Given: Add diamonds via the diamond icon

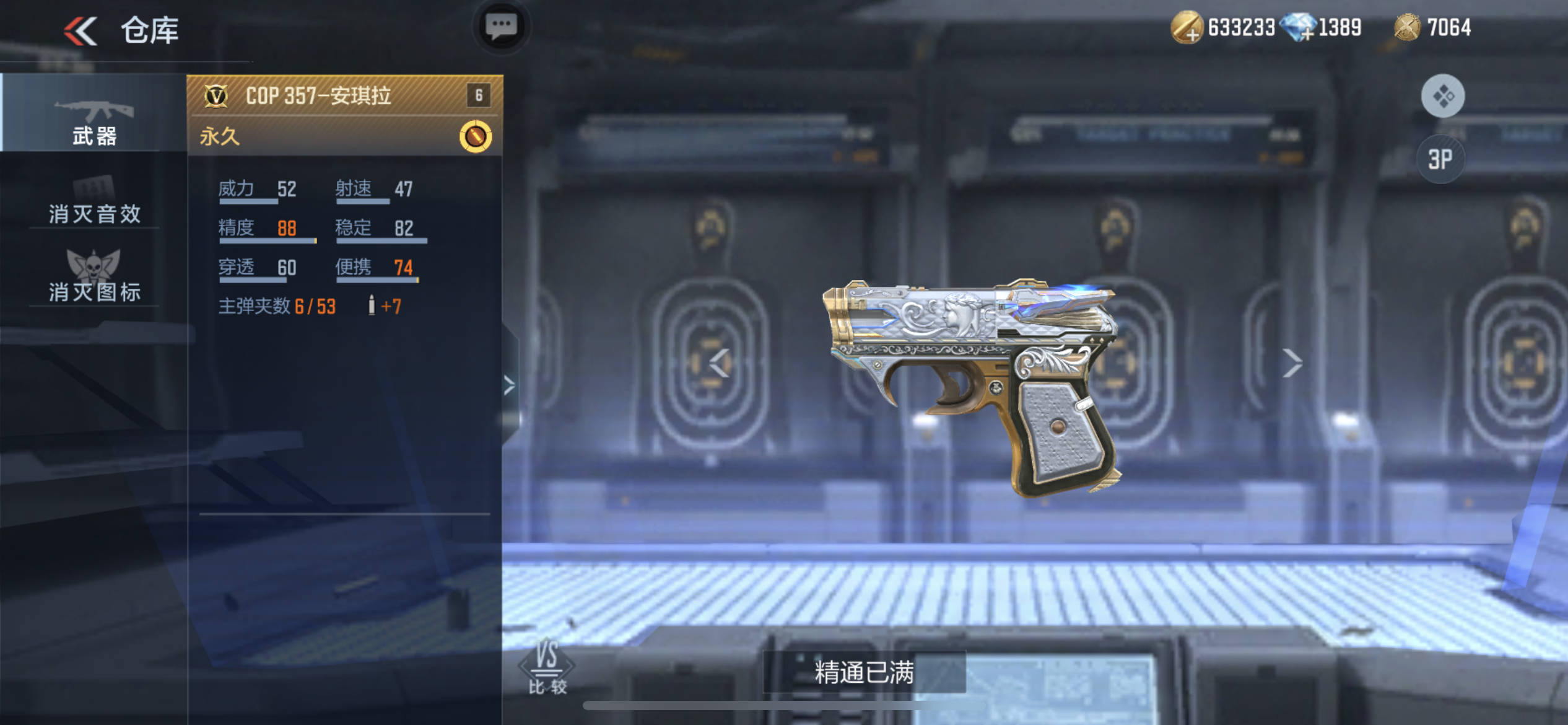Looking at the screenshot, I should [1299, 29].
